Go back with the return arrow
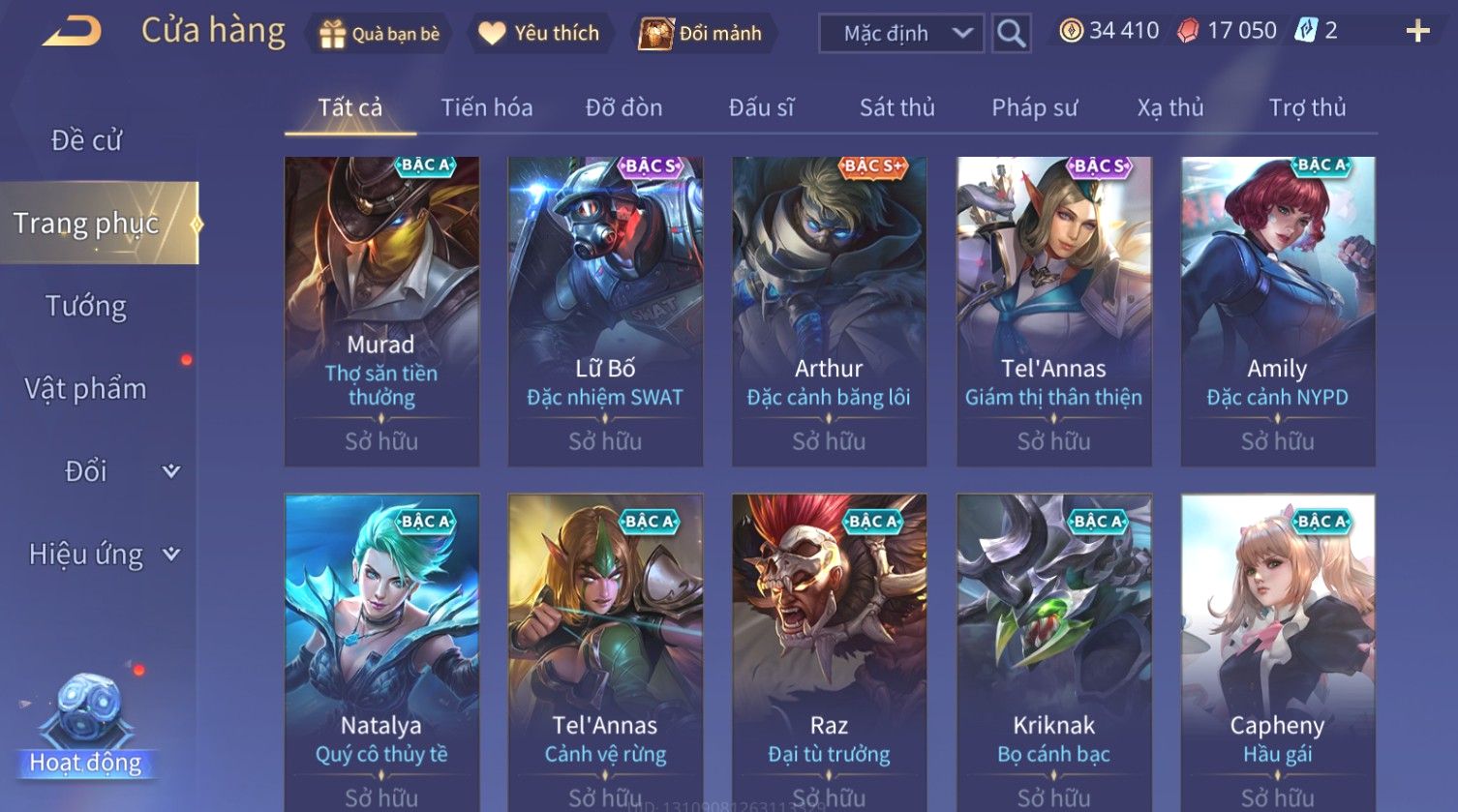The image size is (1458, 812). tap(72, 32)
